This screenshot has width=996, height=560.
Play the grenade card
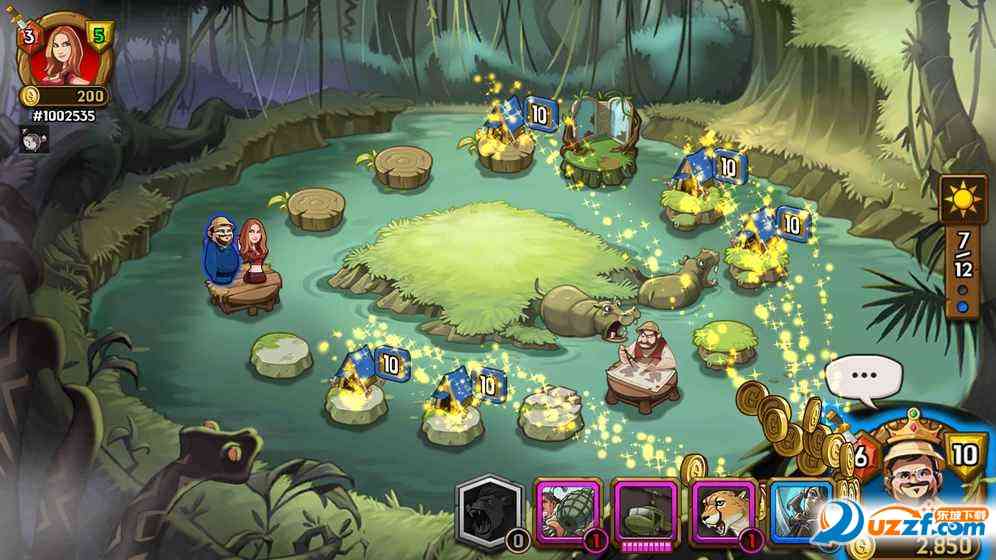point(567,512)
